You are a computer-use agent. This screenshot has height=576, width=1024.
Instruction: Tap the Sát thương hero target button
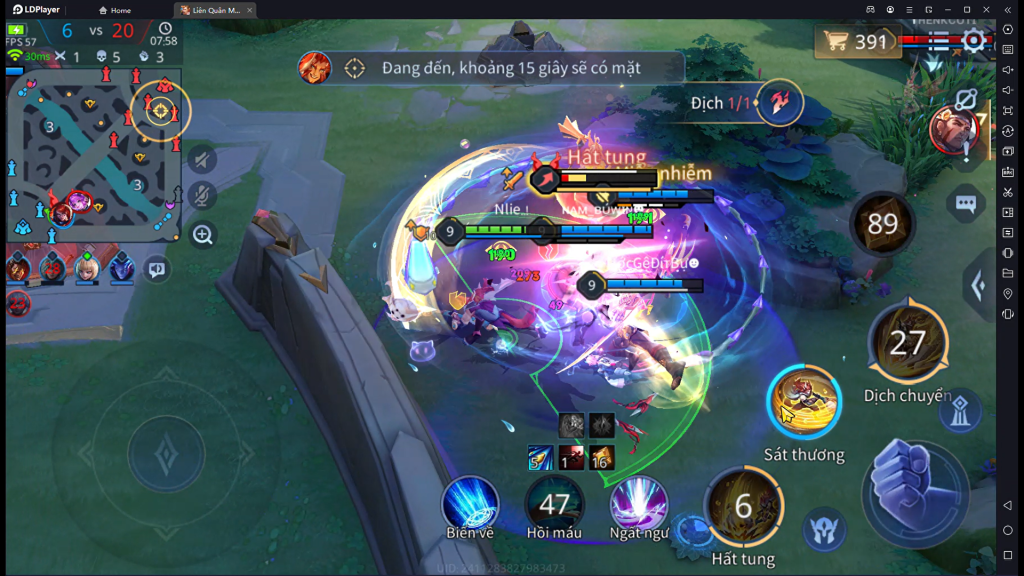click(x=804, y=402)
